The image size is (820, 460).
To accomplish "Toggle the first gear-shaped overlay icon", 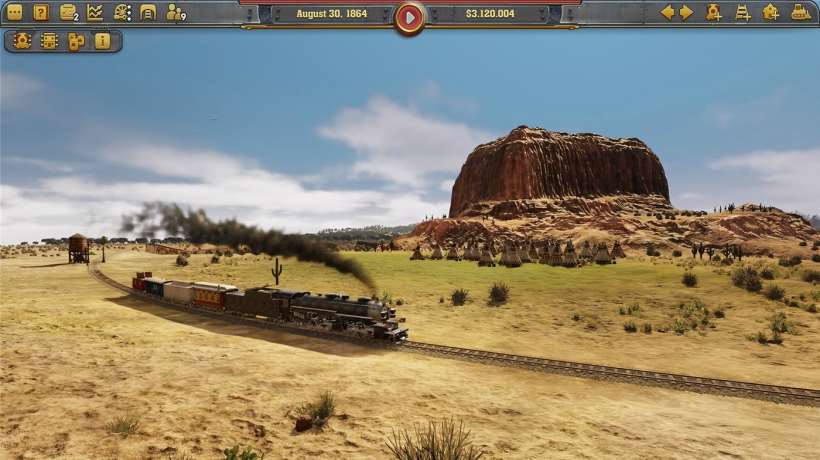I will point(22,41).
